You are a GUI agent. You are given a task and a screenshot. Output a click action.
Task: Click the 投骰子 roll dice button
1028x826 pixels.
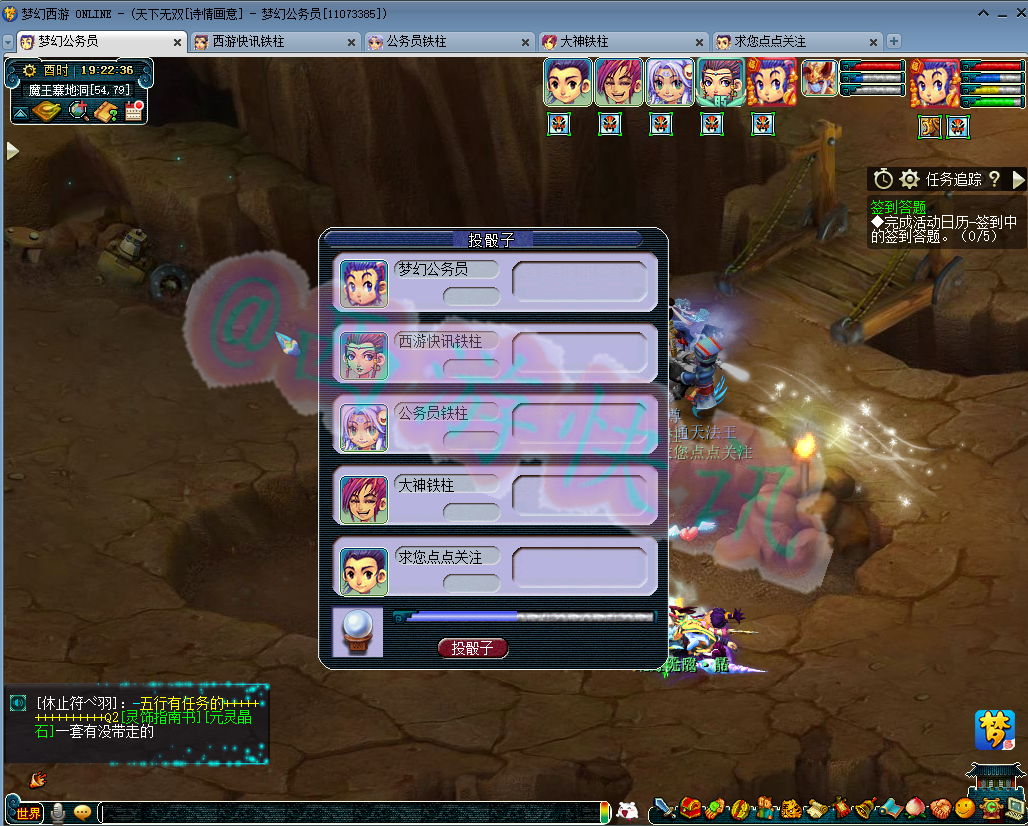[473, 648]
